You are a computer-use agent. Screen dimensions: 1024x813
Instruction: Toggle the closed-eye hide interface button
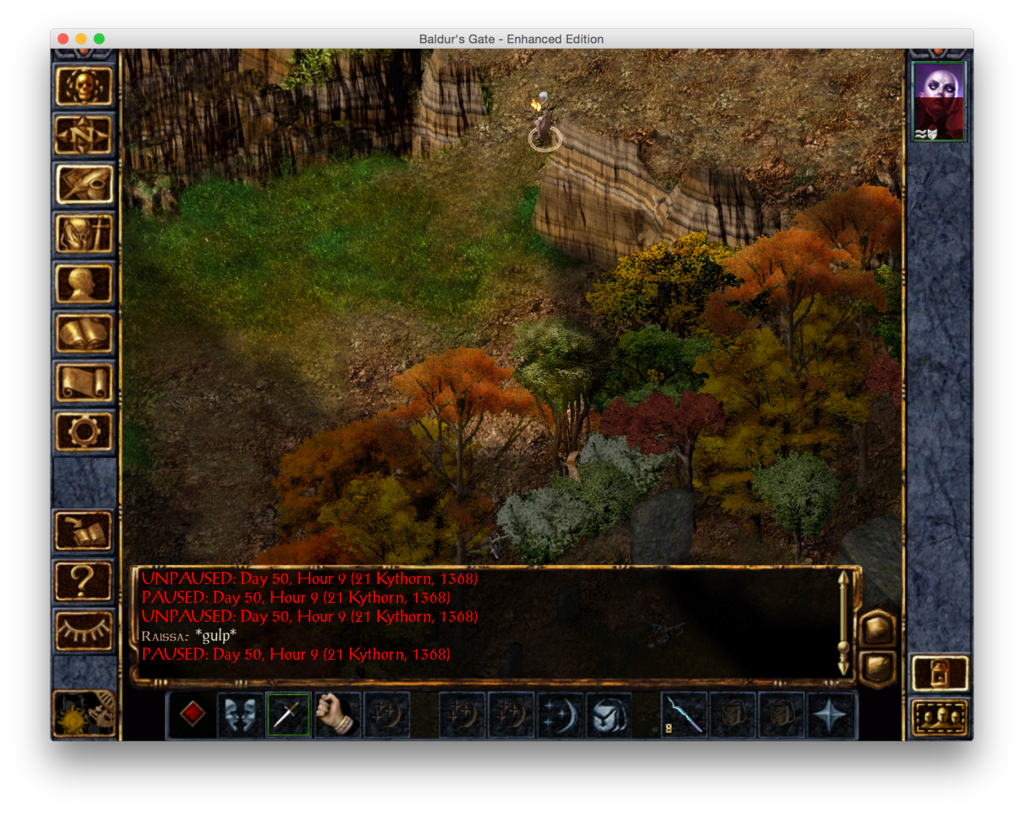coord(84,629)
